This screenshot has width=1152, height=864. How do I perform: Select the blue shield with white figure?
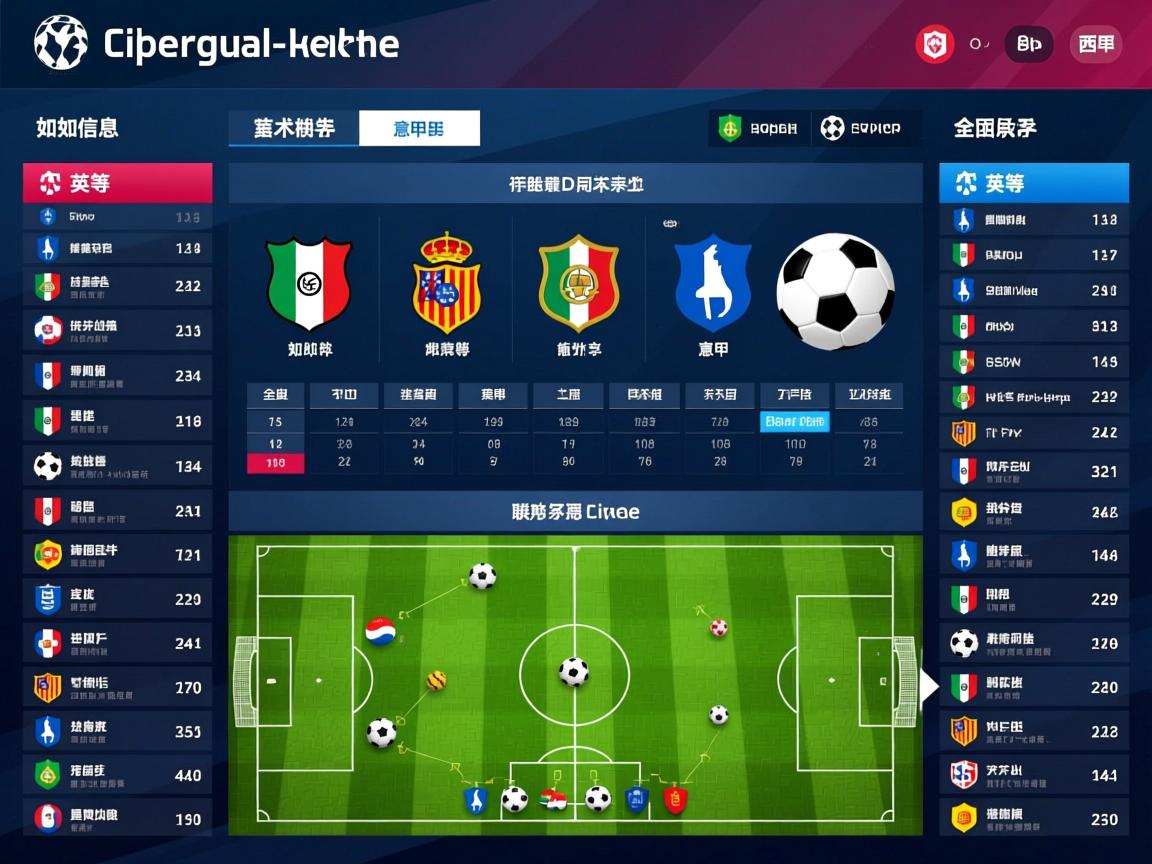tap(713, 283)
